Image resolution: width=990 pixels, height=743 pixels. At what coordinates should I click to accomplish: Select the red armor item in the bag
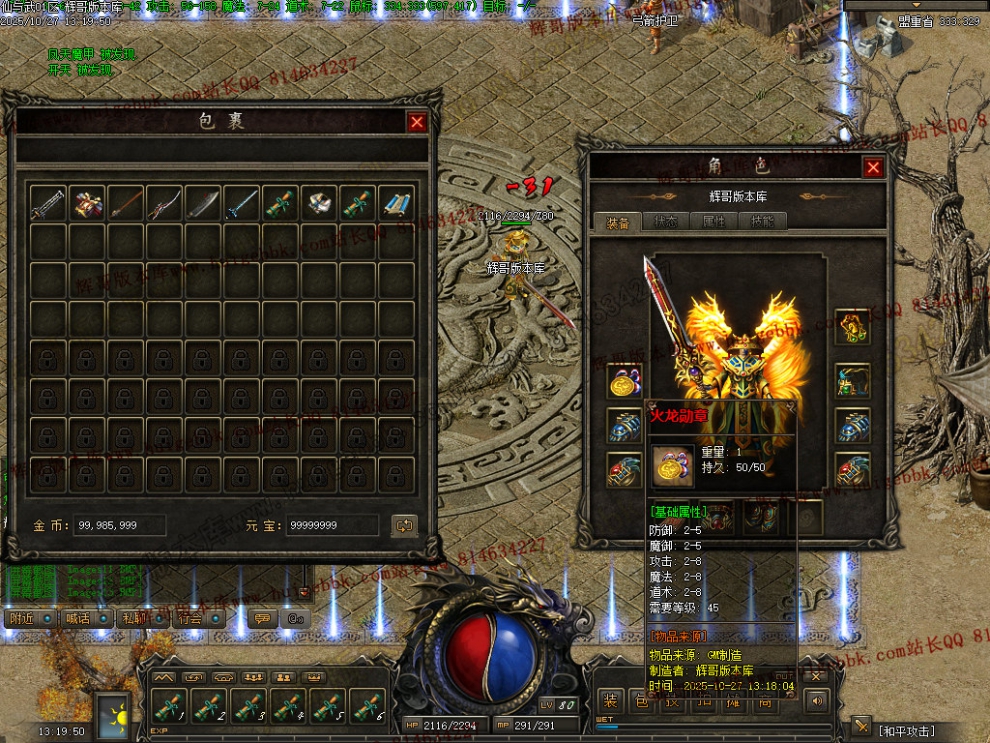tap(88, 204)
